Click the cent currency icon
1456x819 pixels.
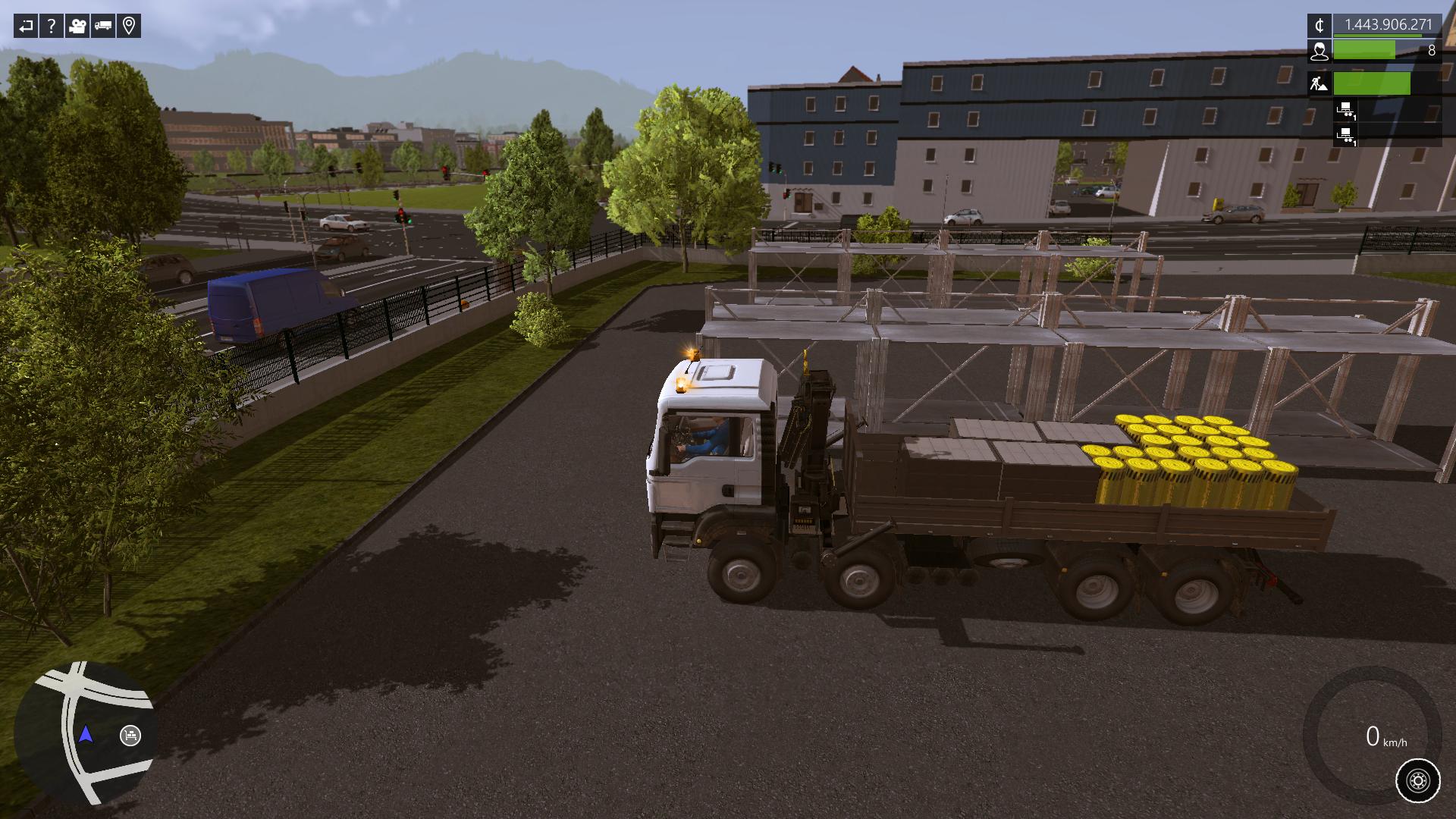(1319, 25)
